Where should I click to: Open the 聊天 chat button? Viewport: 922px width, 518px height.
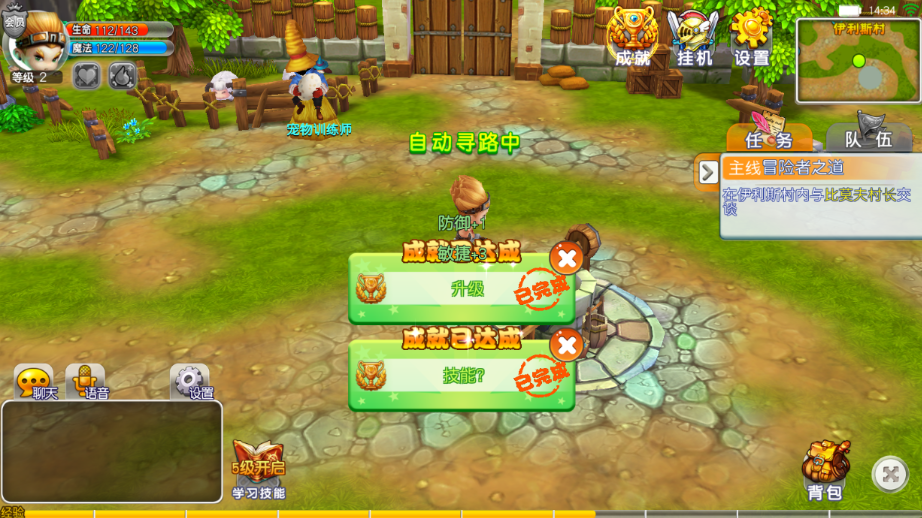point(35,382)
